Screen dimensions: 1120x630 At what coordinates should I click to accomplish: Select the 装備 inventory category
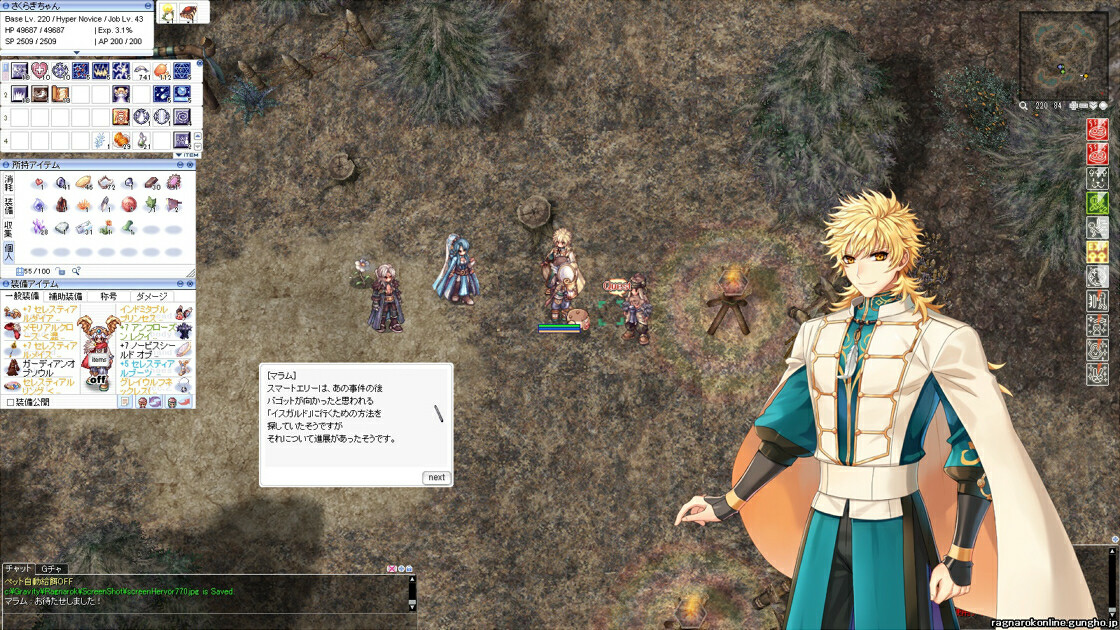(9, 206)
